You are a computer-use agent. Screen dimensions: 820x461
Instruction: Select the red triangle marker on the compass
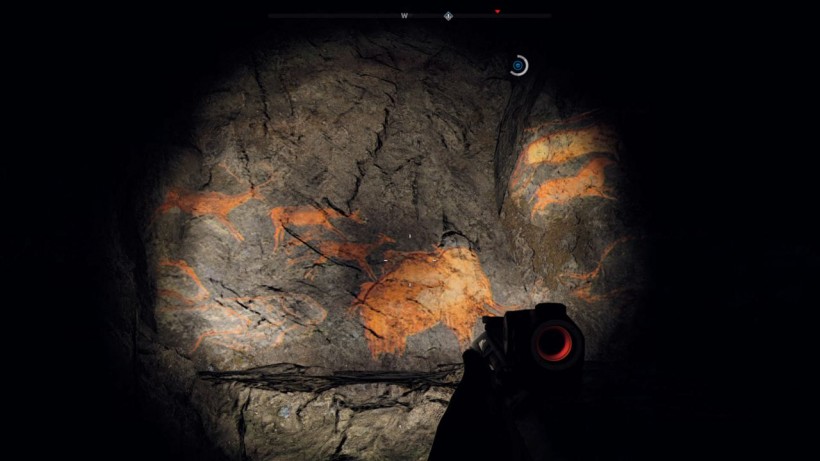pyautogui.click(x=497, y=12)
